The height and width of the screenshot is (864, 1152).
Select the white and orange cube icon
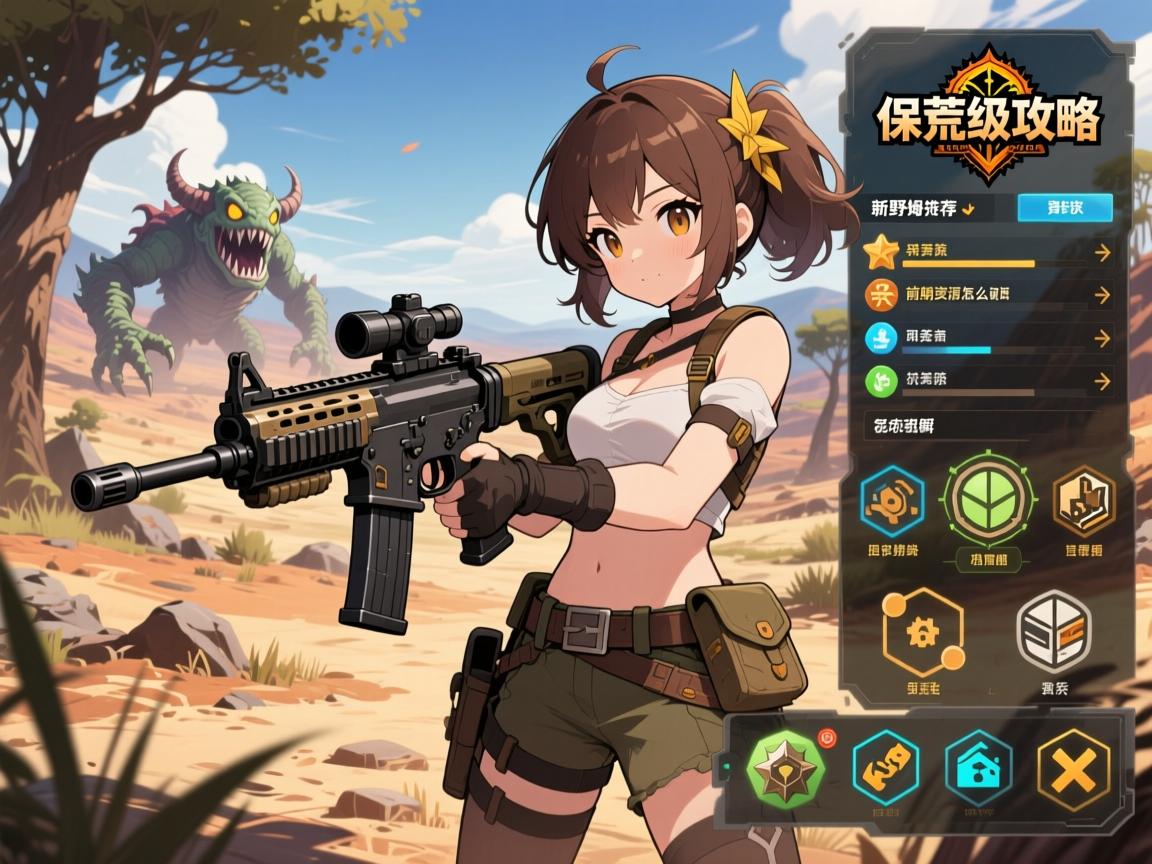1053,630
